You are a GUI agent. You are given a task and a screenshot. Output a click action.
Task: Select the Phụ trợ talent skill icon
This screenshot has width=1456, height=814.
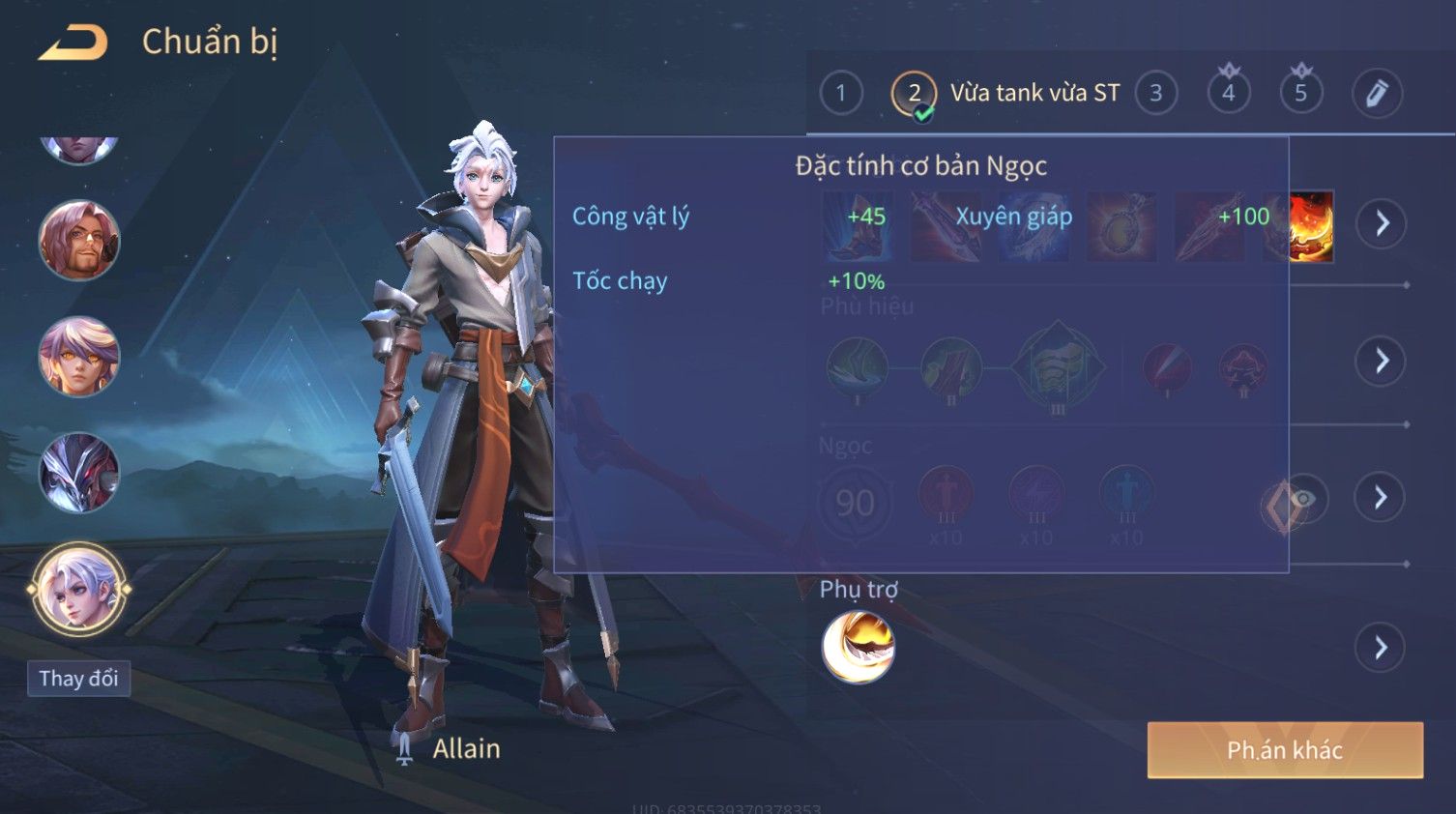(858, 647)
